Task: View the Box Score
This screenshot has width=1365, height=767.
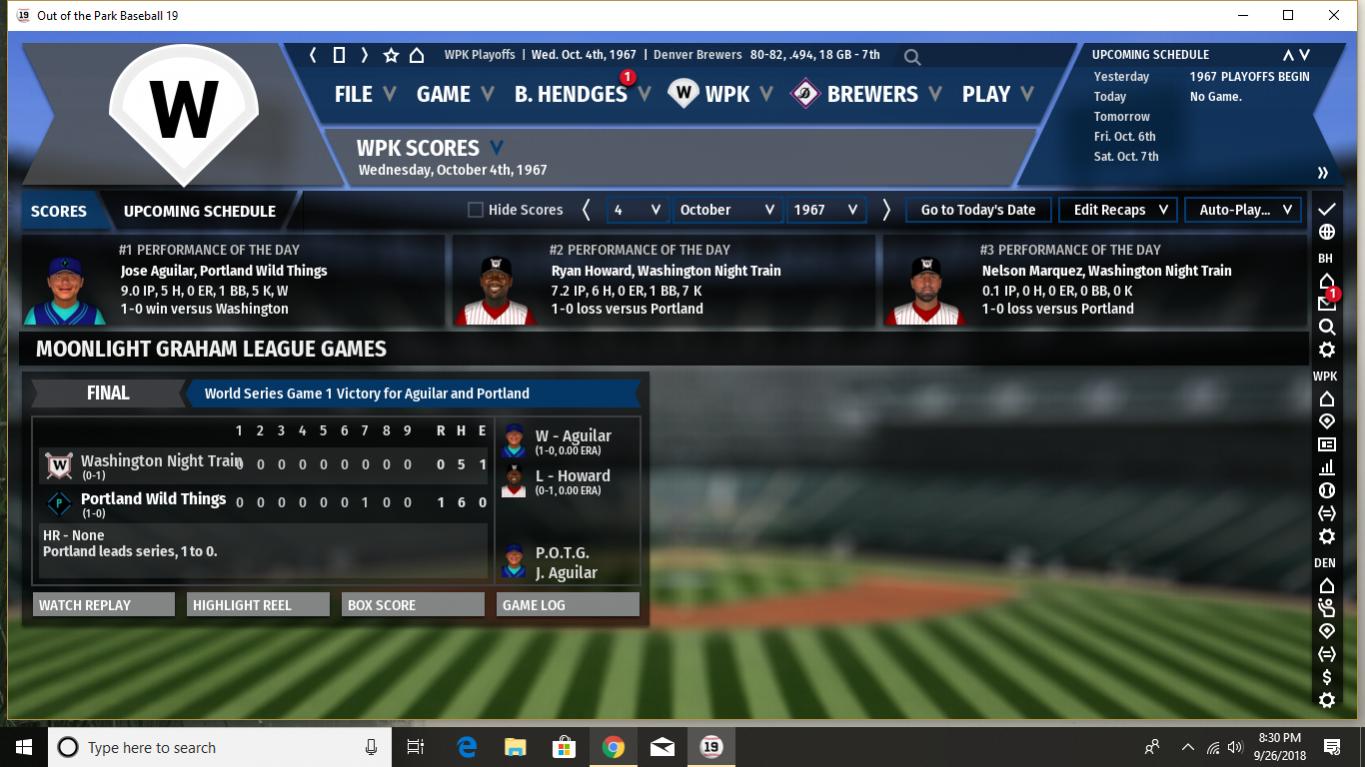Action: tap(412, 605)
